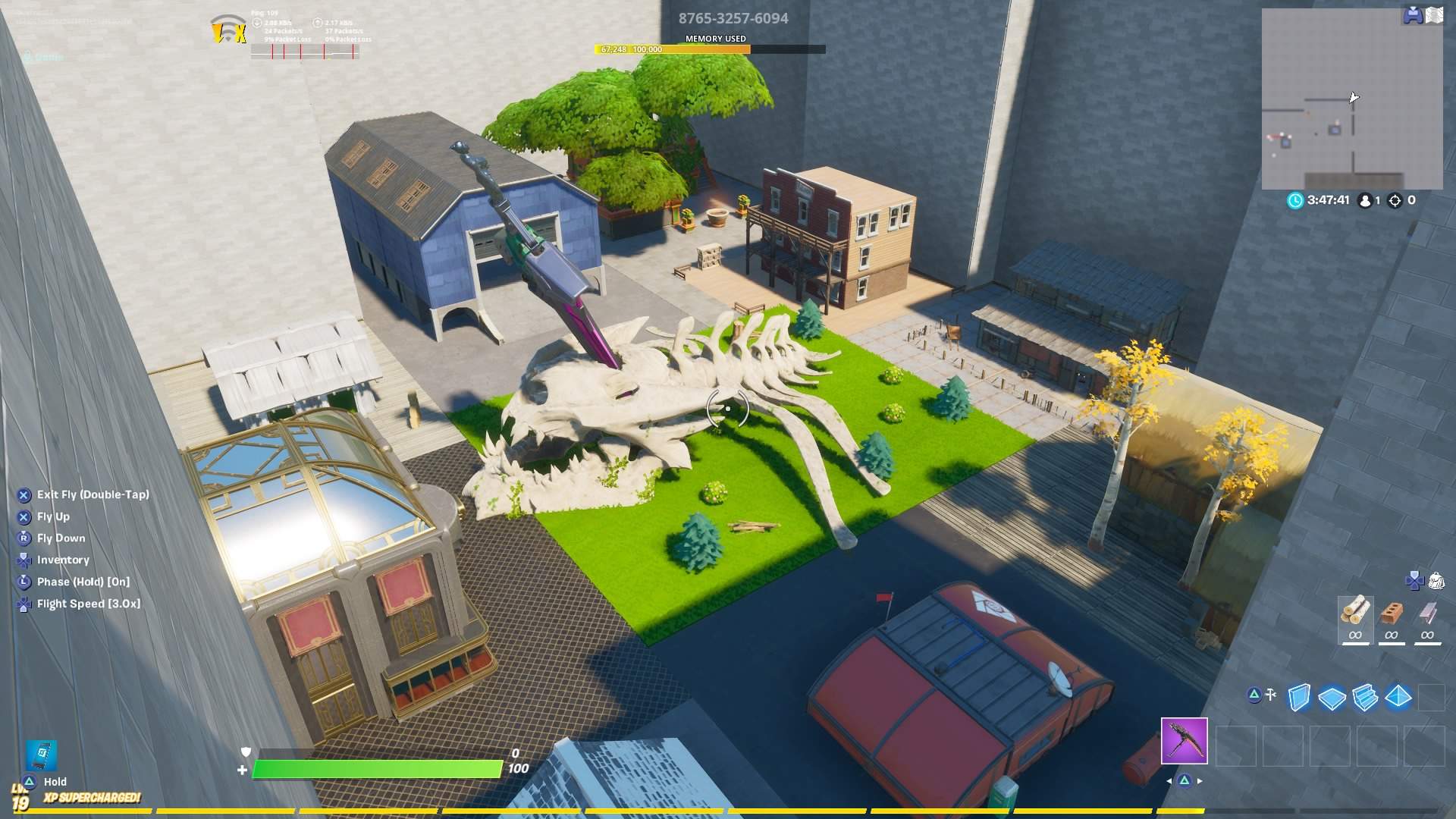Open the Inventory
Image resolution: width=1456 pixels, height=819 pixels.
64,560
